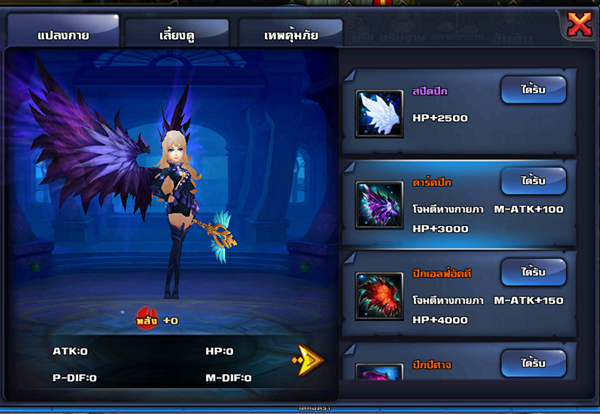The image size is (600, 414).
Task: Close the wings window with the X
Action: click(578, 24)
